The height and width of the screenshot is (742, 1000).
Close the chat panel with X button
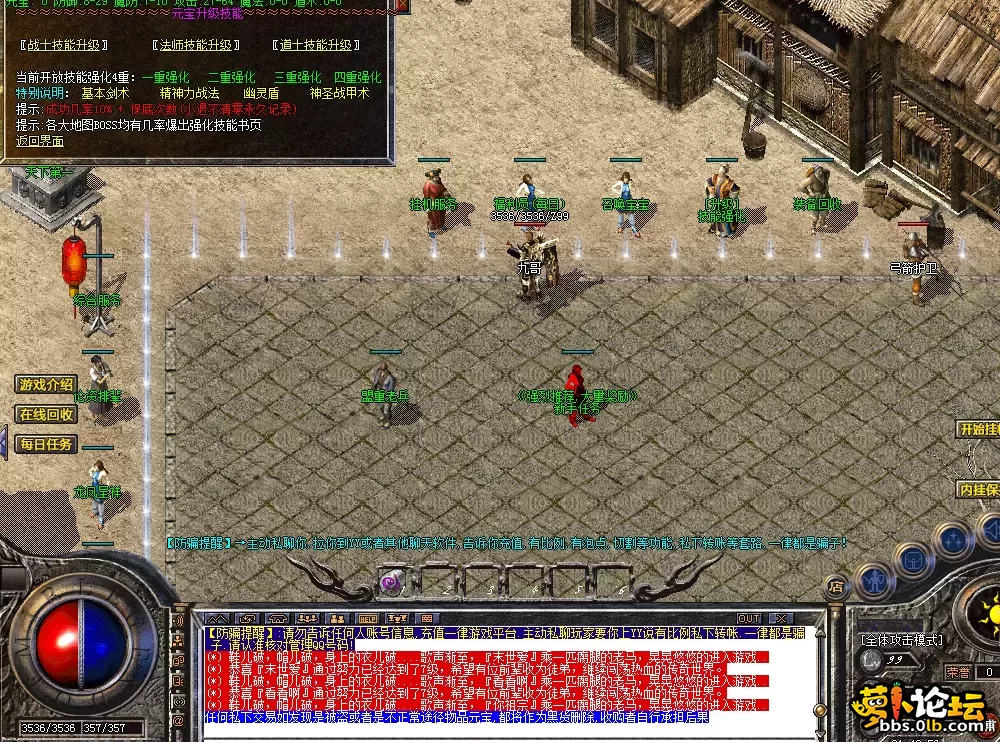coord(781,618)
